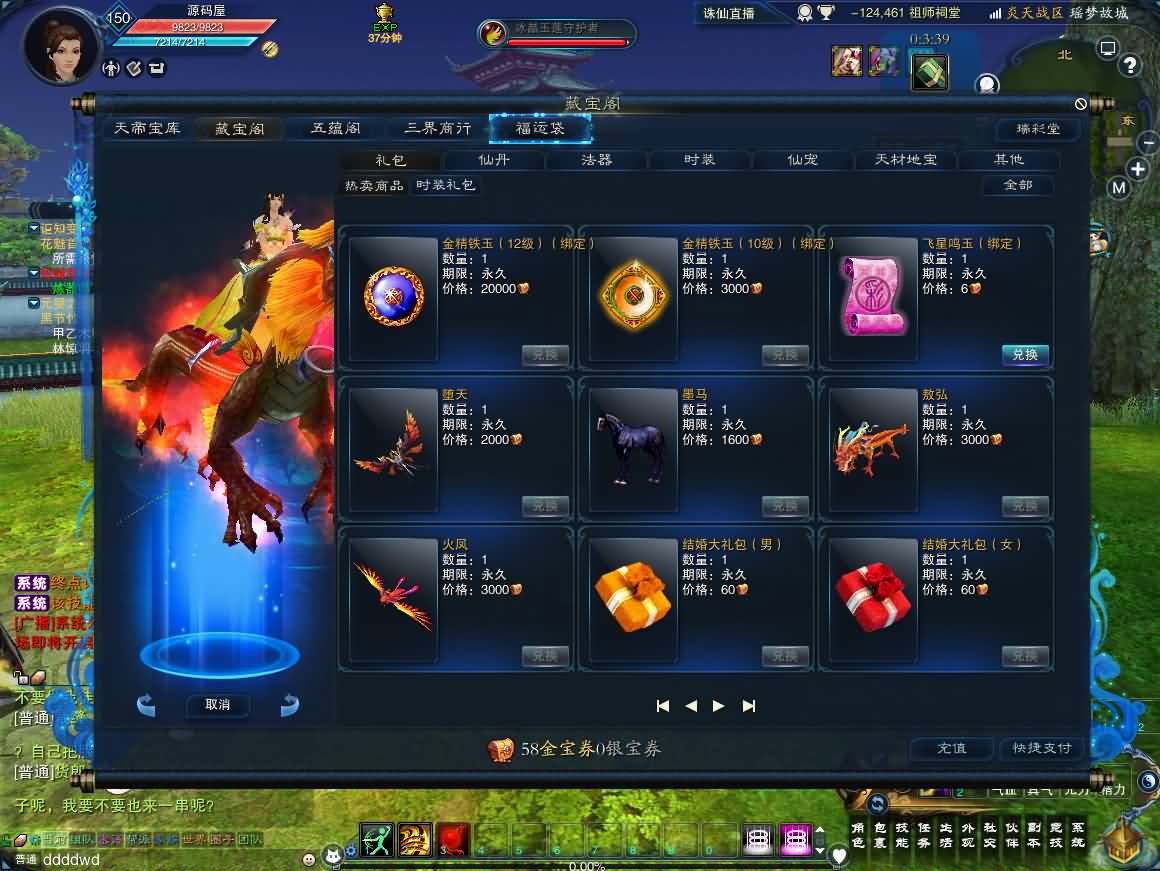
Task: Go to the next shop page
Action: pyautogui.click(x=718, y=706)
